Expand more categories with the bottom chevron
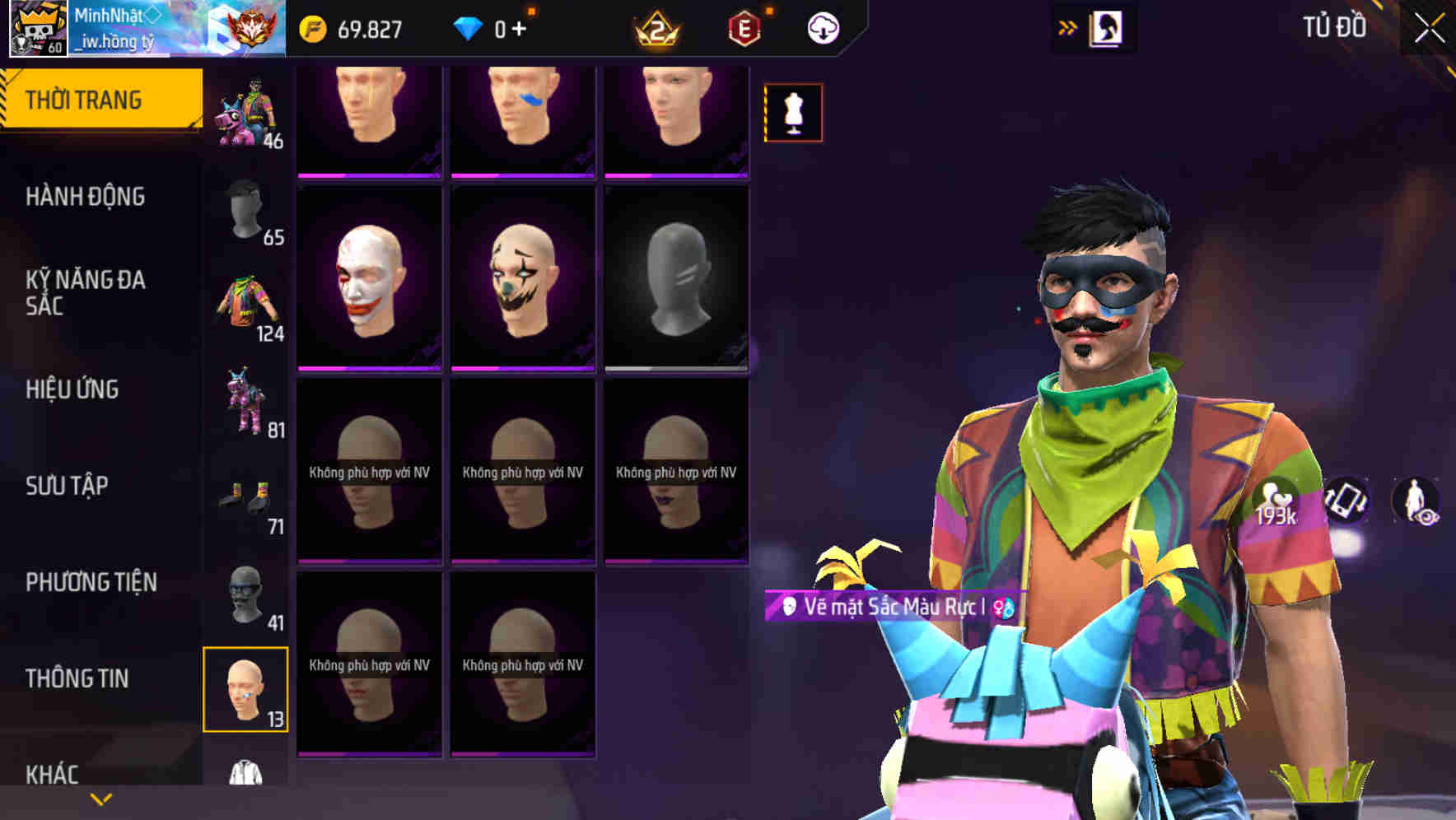Image resolution: width=1456 pixels, height=820 pixels. (x=99, y=799)
